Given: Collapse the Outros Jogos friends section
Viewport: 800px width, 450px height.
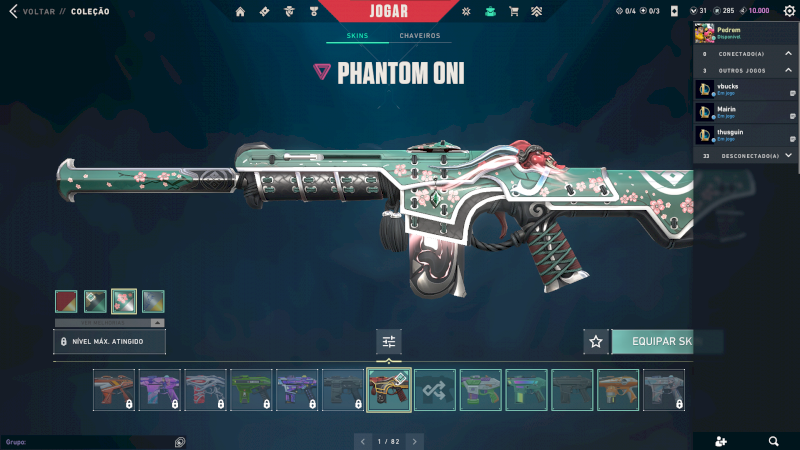Looking at the screenshot, I should tap(788, 70).
